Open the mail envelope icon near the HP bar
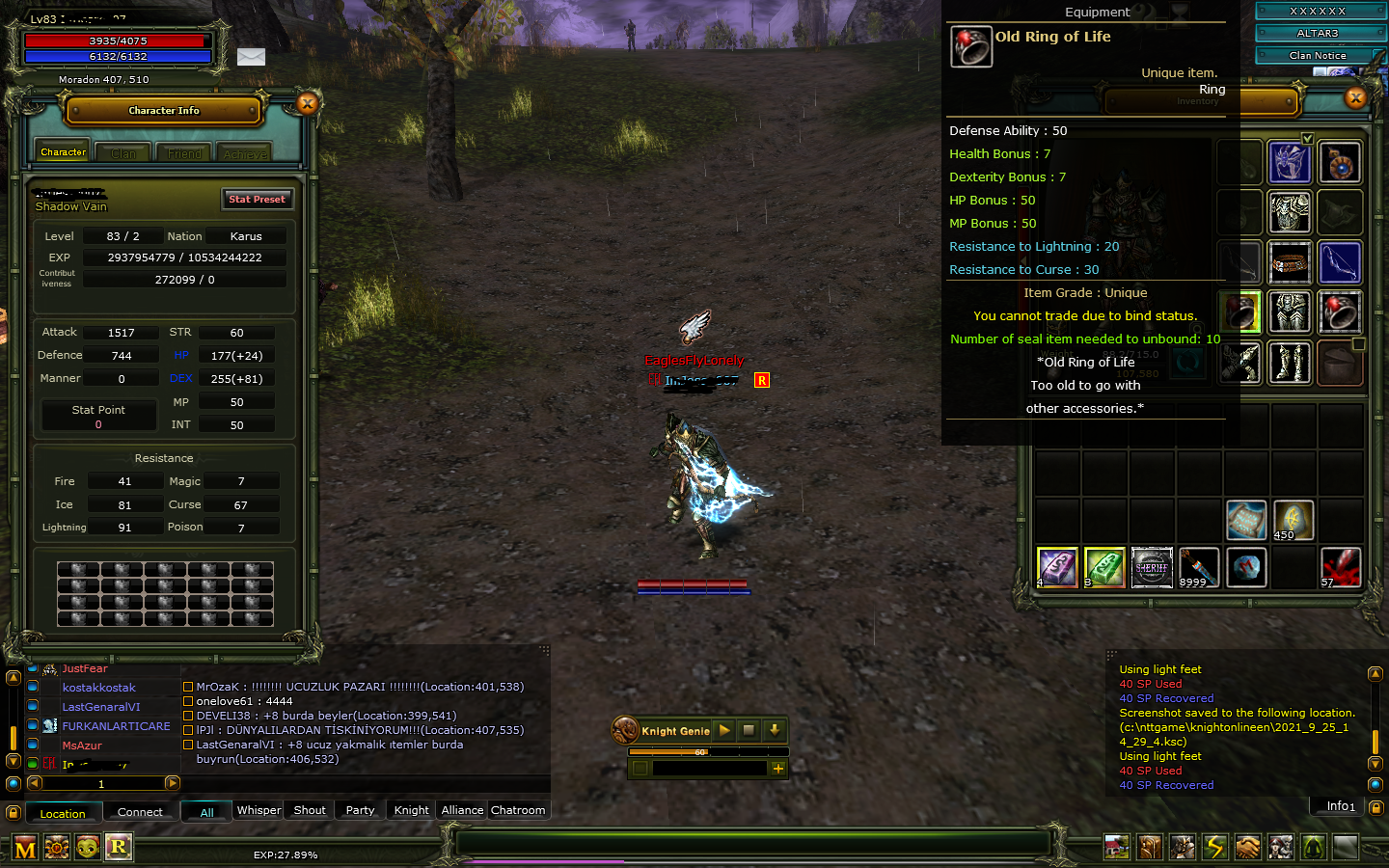 tap(251, 57)
